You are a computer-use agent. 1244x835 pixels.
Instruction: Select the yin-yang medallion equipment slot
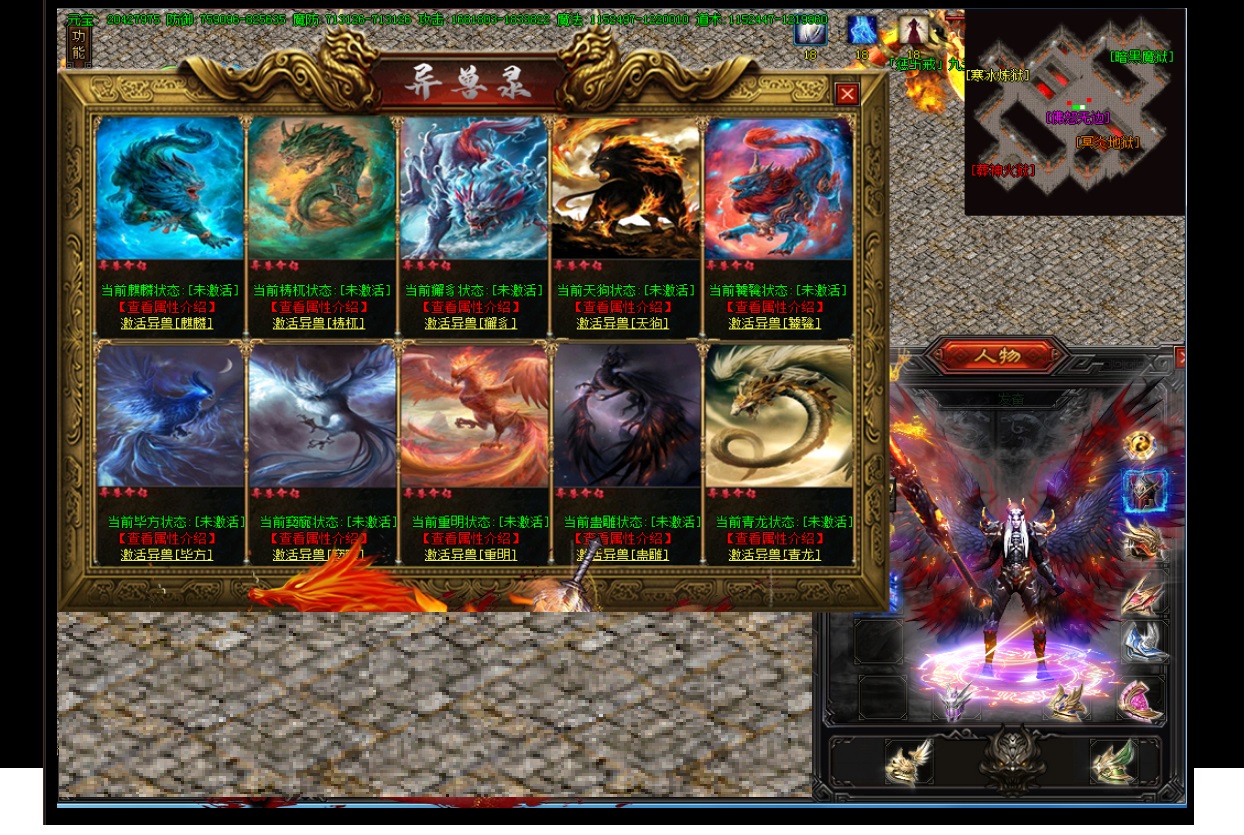[x=1140, y=445]
